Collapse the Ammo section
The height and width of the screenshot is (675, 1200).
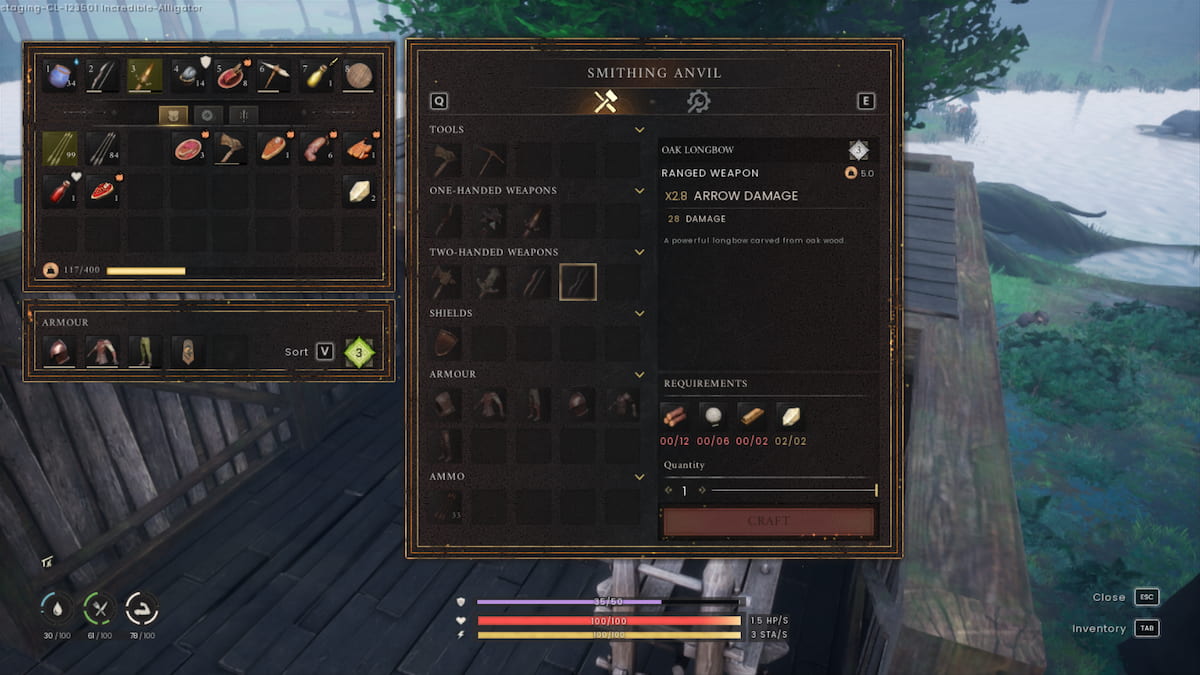[x=639, y=477]
